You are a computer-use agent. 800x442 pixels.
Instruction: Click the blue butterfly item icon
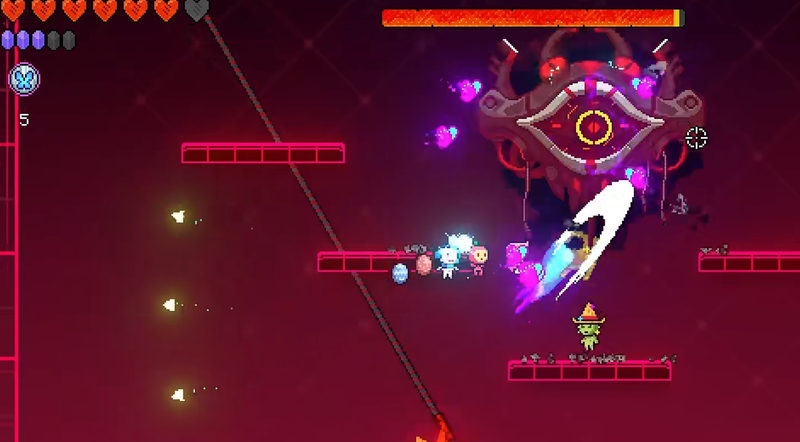tap(24, 80)
